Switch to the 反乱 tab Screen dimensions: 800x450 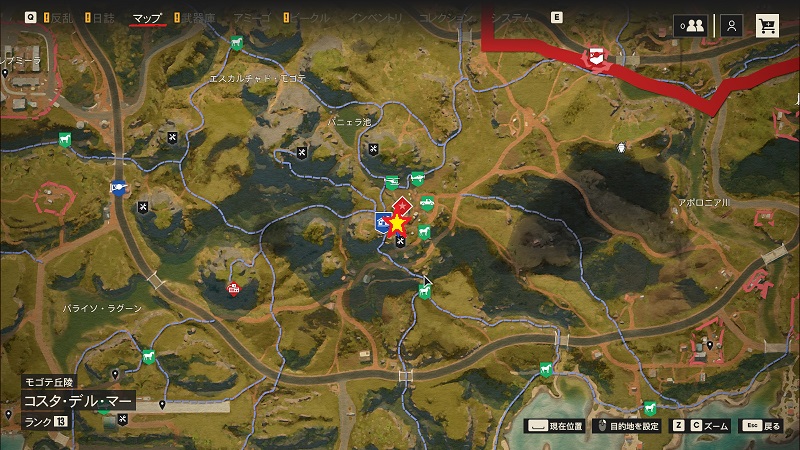click(60, 18)
